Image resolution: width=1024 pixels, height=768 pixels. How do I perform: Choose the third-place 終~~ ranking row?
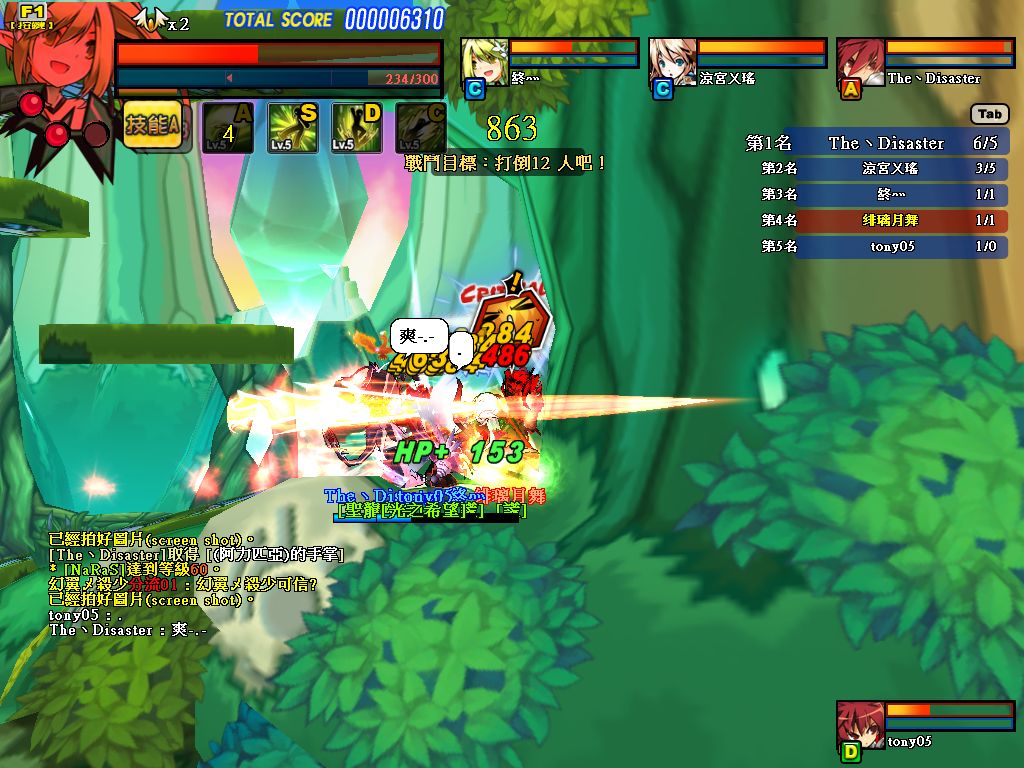(876, 194)
